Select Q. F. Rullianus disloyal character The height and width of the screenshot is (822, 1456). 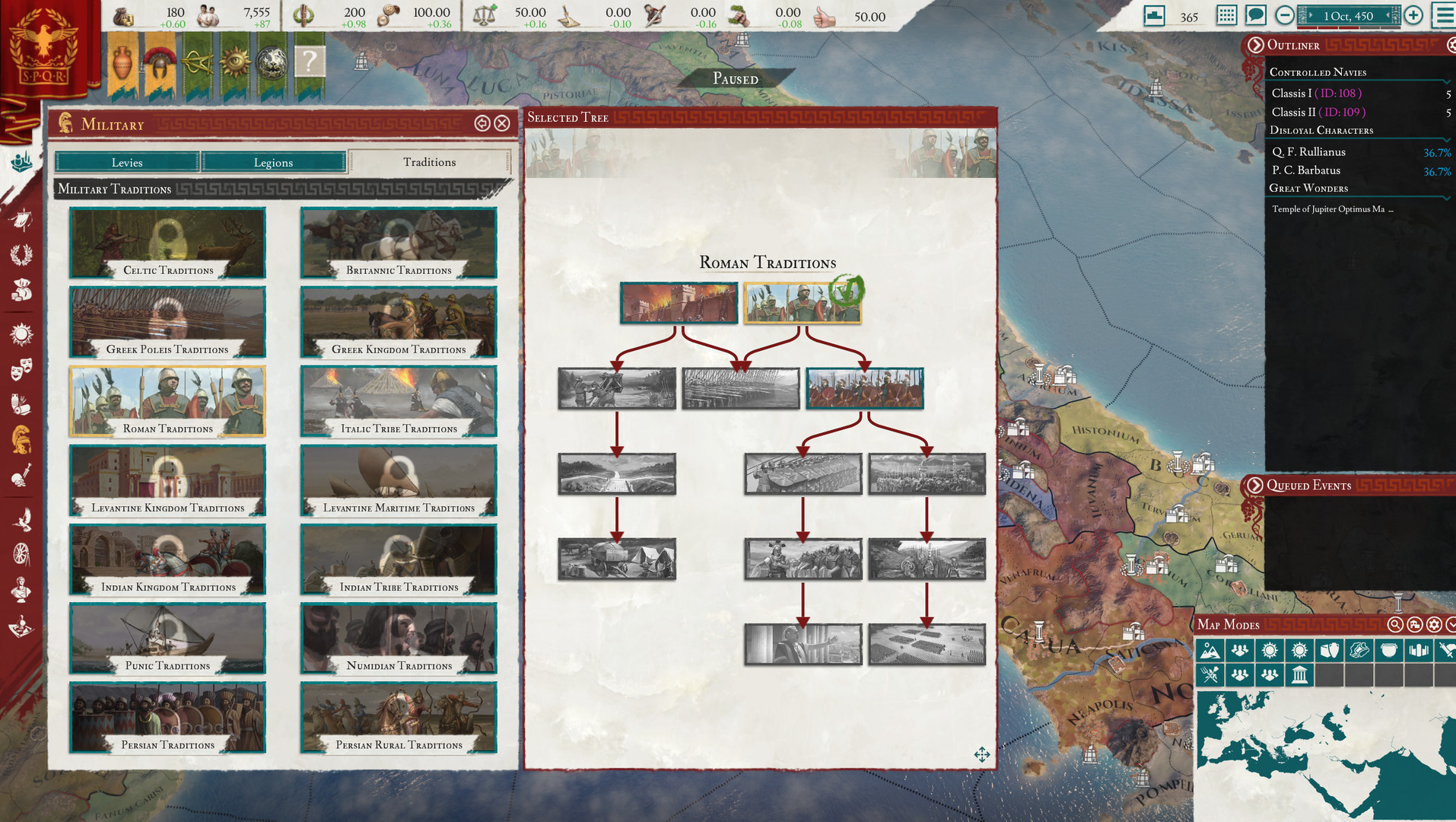(1308, 151)
